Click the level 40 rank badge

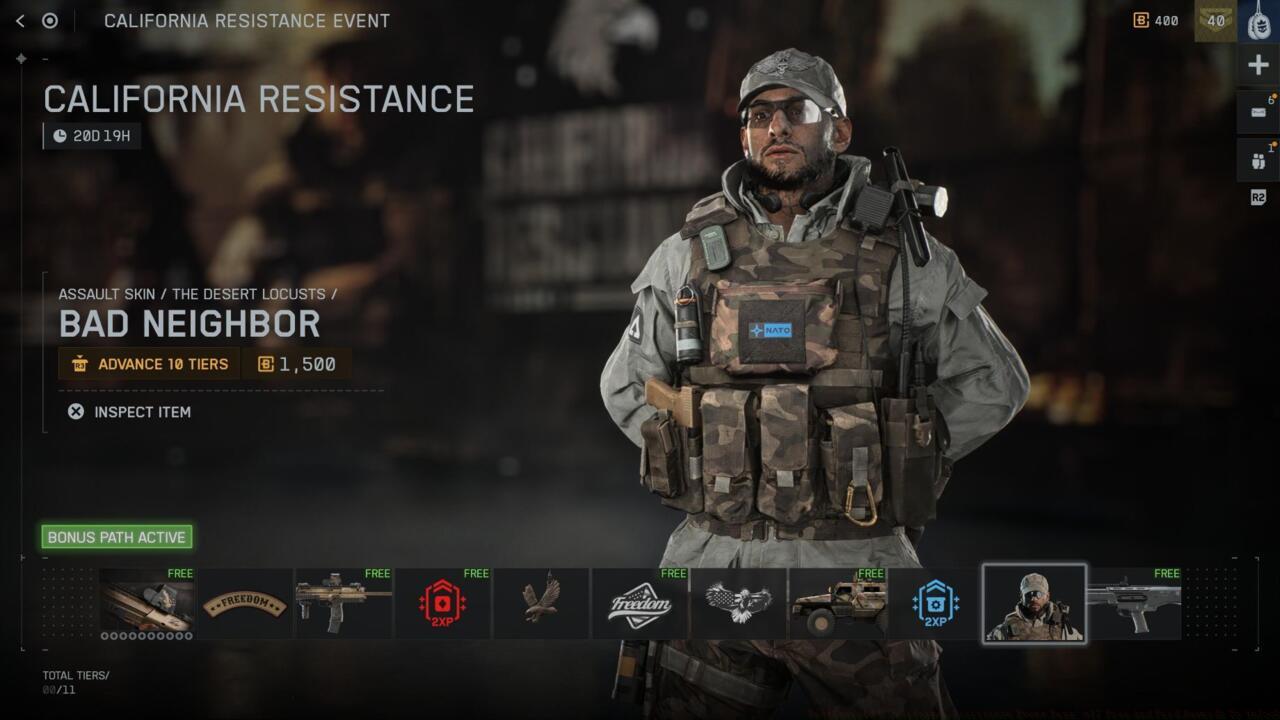(1216, 21)
